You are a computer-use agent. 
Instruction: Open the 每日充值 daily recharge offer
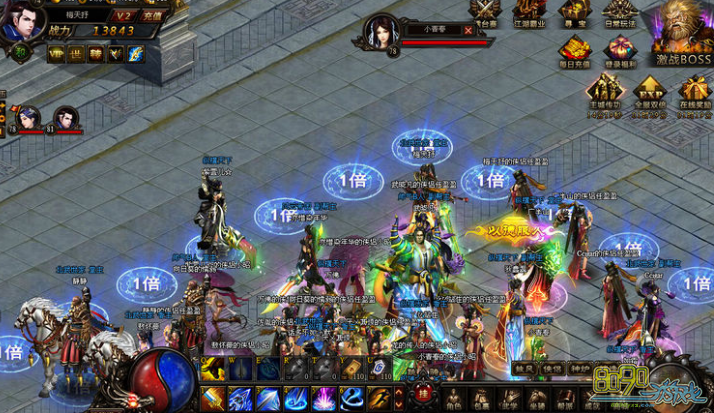coord(574,50)
